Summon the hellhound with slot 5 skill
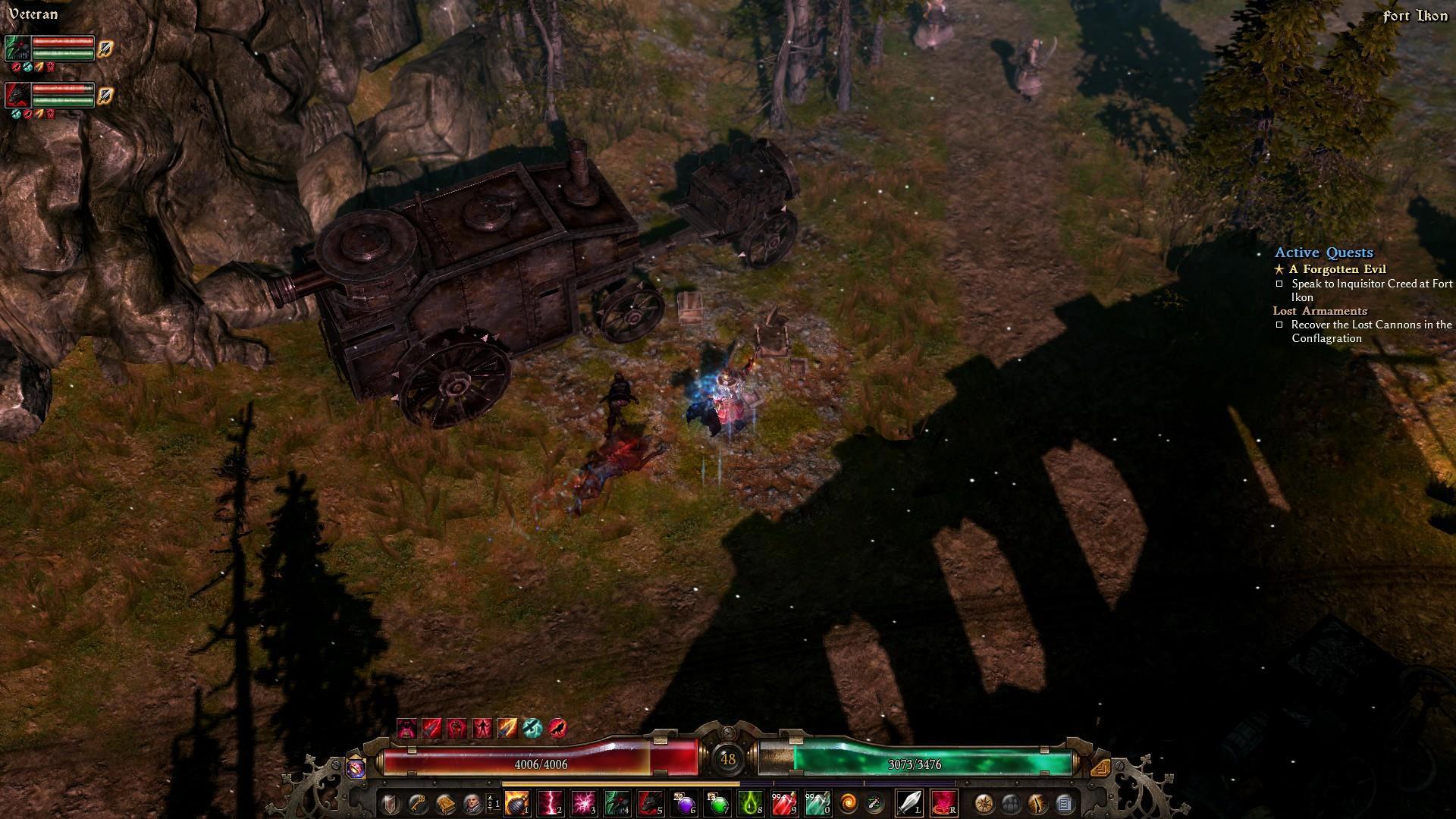Viewport: 1456px width, 819px height. pos(651,802)
